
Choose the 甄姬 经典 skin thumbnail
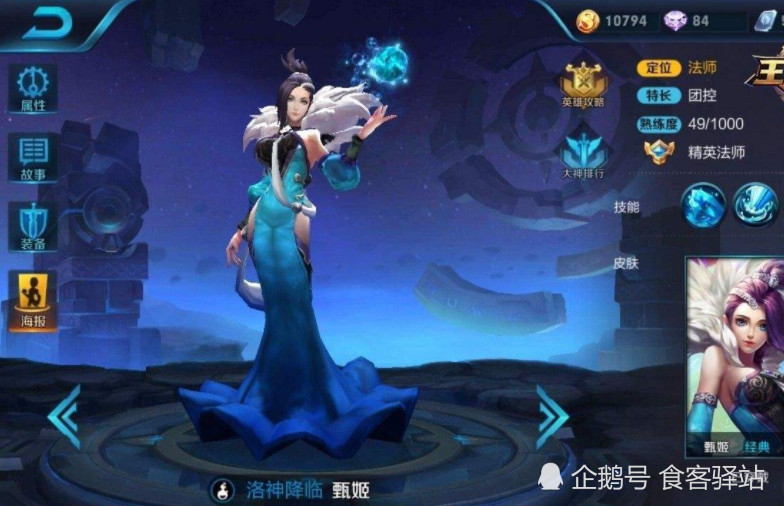(x=736, y=355)
